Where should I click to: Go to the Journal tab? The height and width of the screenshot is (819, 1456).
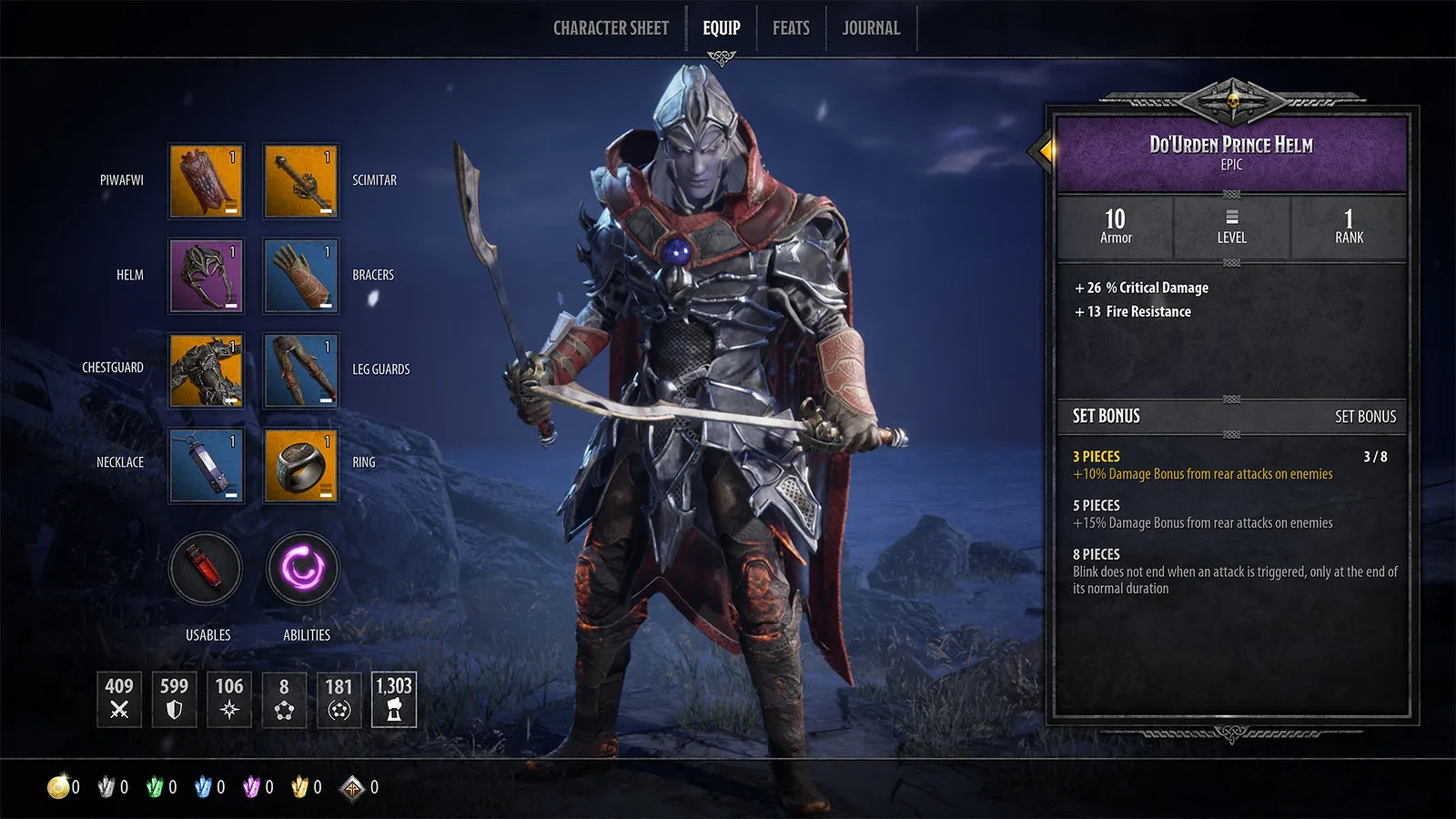[x=871, y=28]
